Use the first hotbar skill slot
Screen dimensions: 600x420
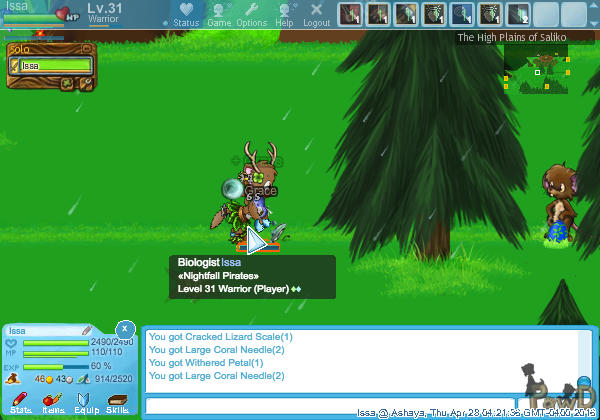[349, 14]
